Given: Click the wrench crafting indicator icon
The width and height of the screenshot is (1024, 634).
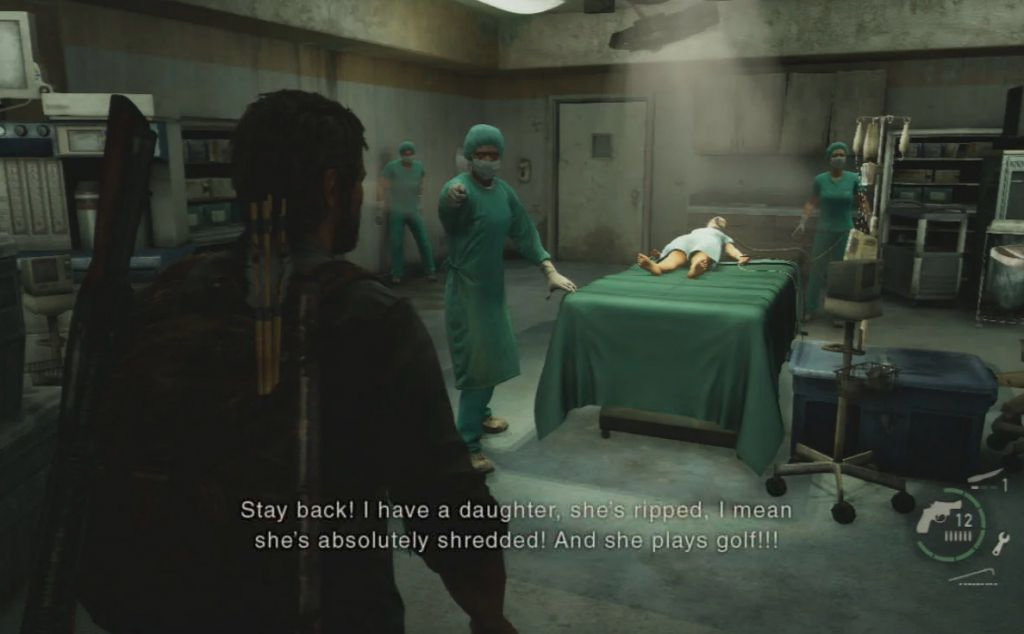Looking at the screenshot, I should click(999, 543).
